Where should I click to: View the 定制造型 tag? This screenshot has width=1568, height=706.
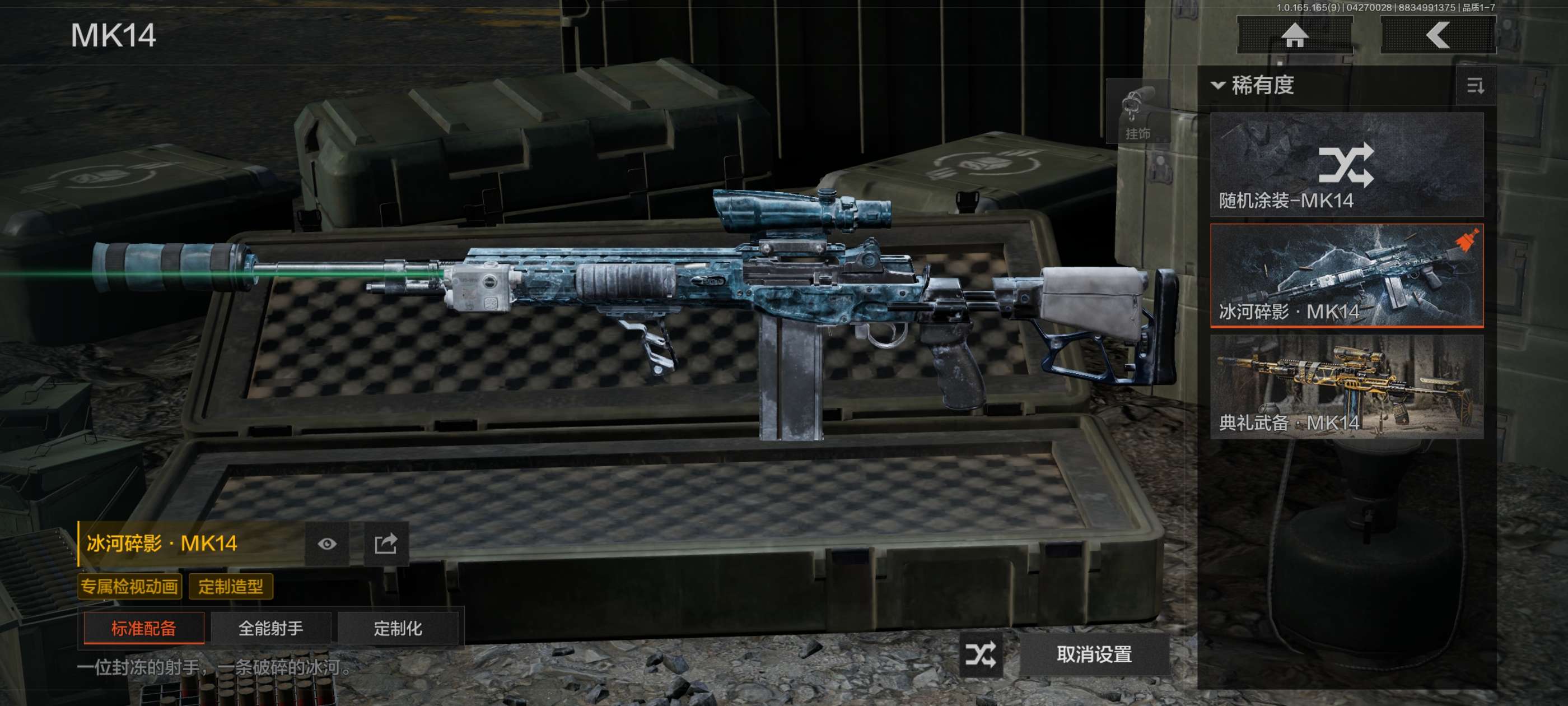[x=231, y=587]
